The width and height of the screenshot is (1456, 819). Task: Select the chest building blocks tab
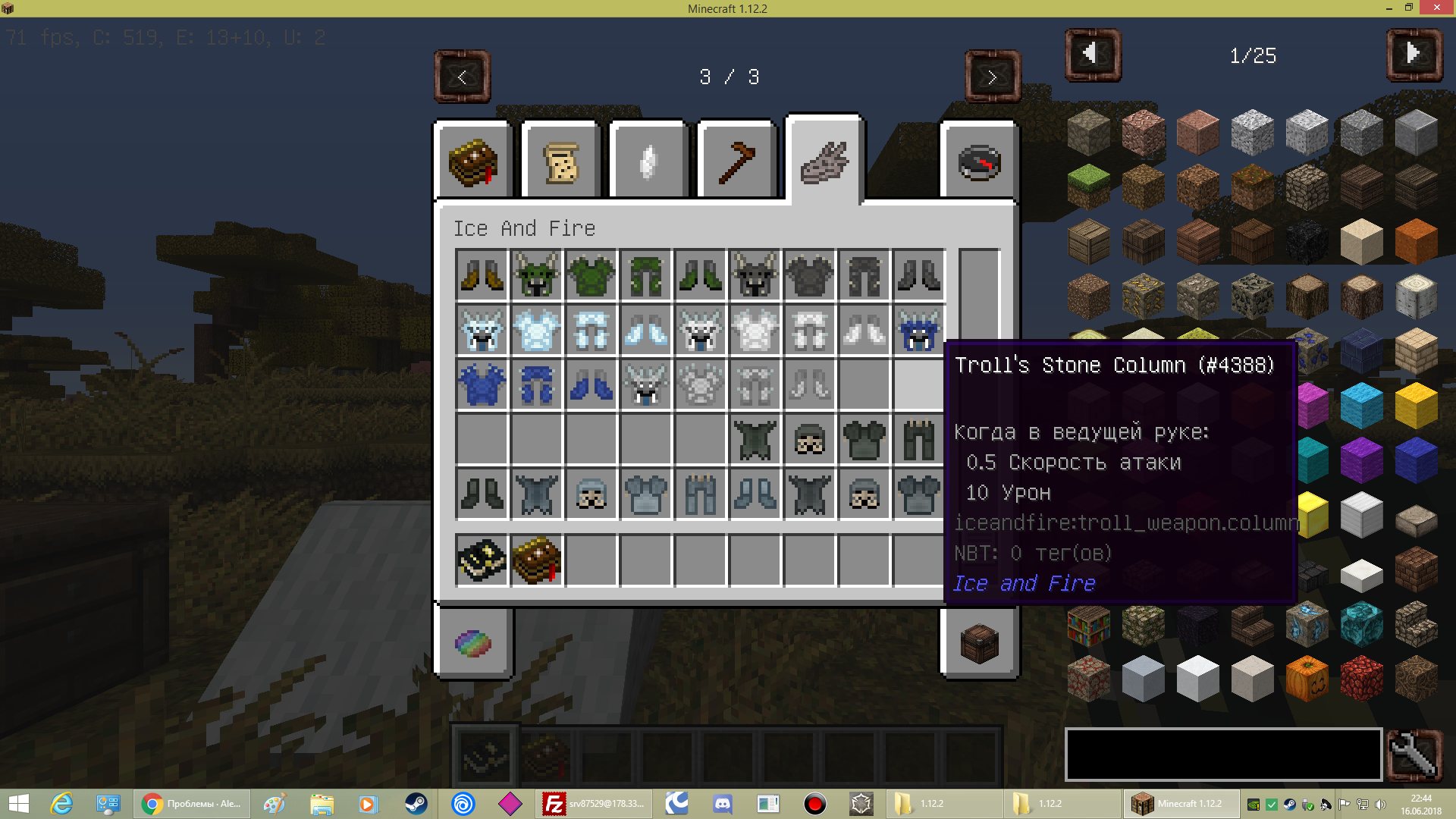click(x=472, y=159)
